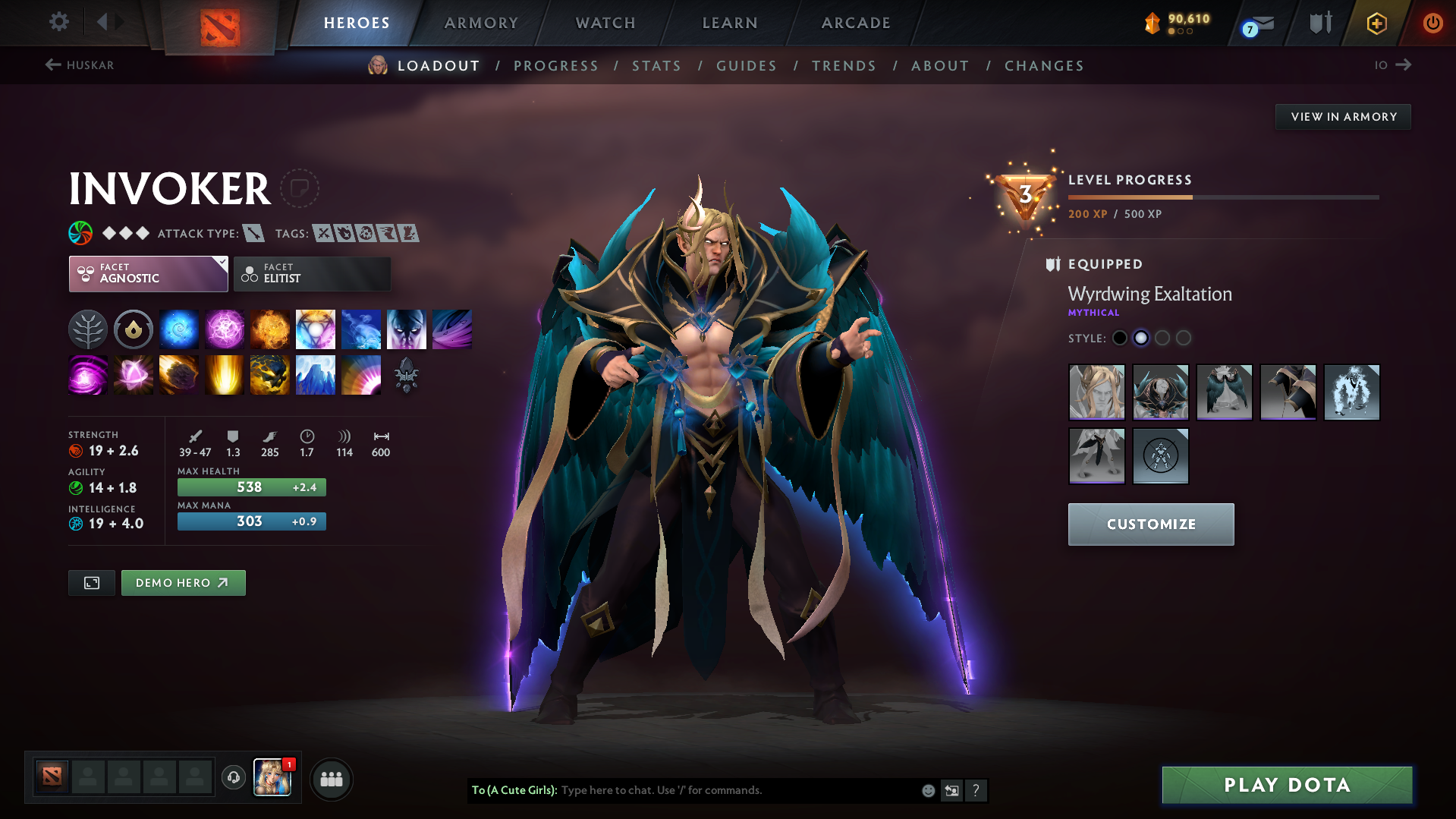Image resolution: width=1456 pixels, height=819 pixels.
Task: Select the Wex ability icon
Action: (x=225, y=329)
